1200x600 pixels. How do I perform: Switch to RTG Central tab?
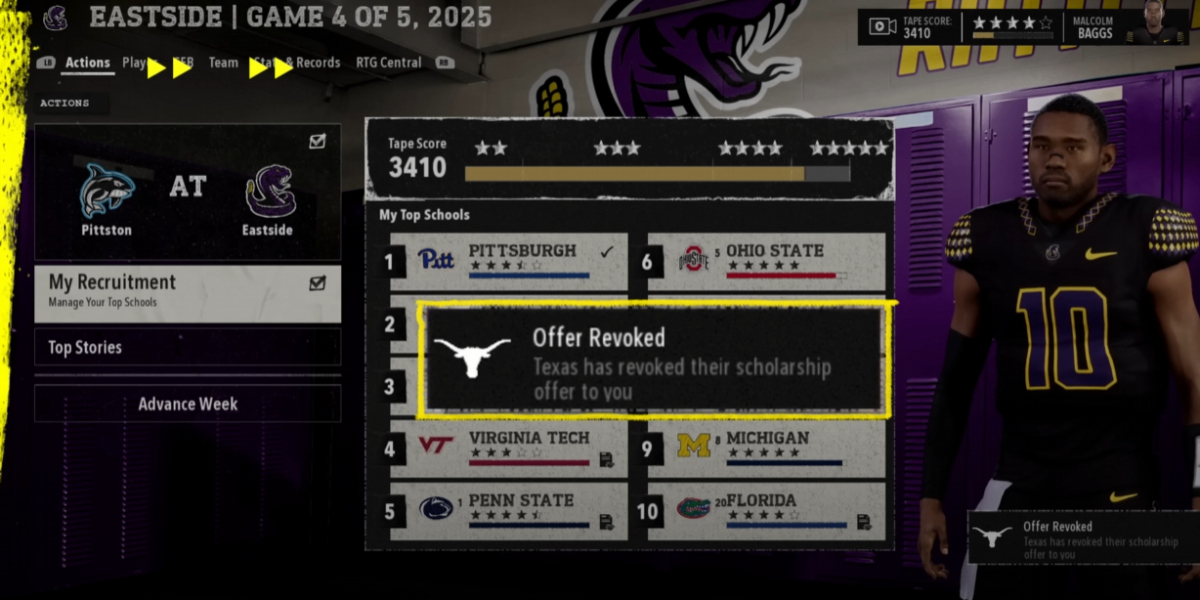(390, 63)
